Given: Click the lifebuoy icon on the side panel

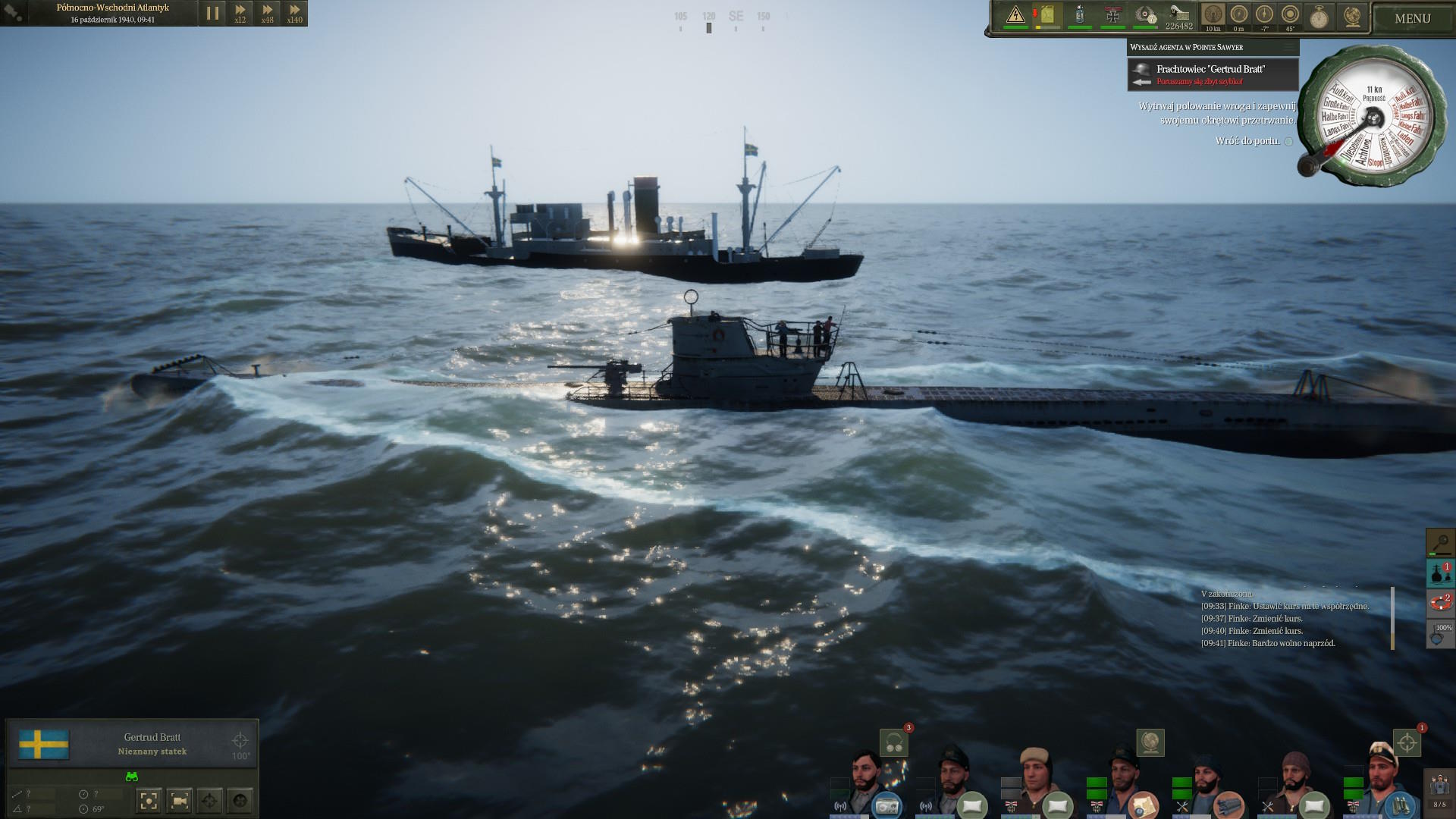Looking at the screenshot, I should click(1440, 603).
